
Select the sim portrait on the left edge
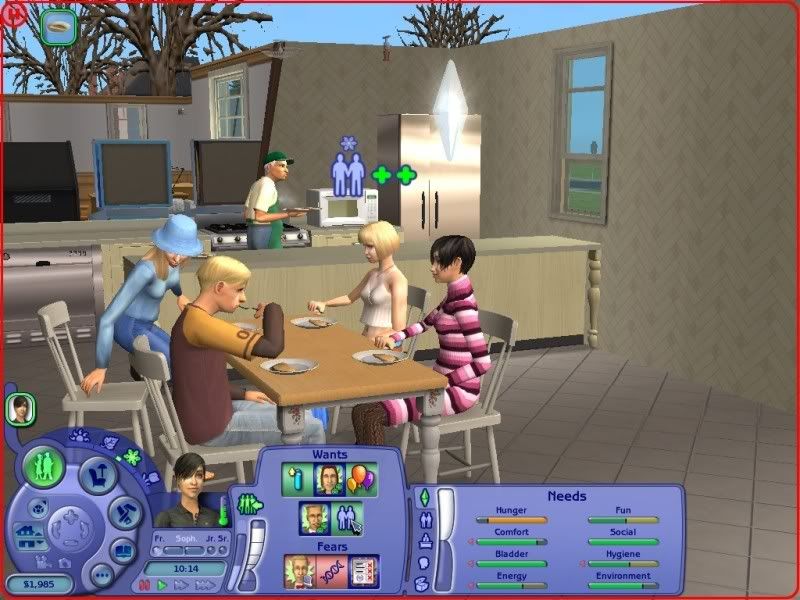20,407
